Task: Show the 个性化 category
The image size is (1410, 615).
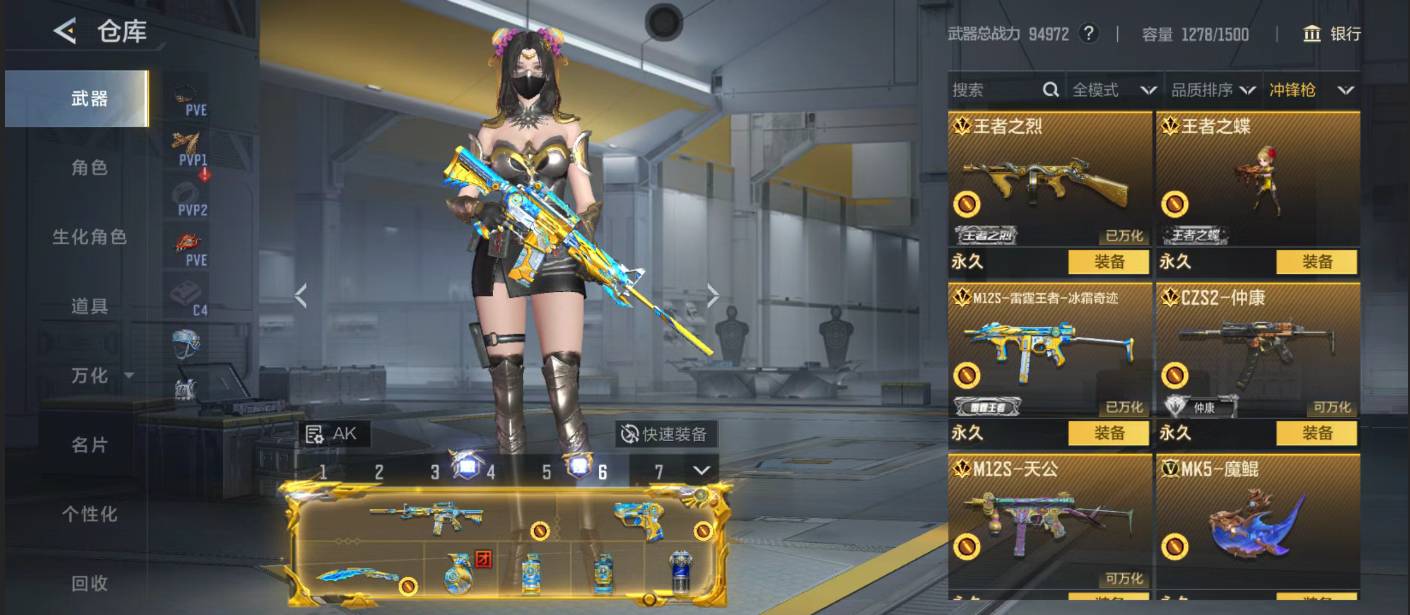Action: pyautogui.click(x=89, y=514)
